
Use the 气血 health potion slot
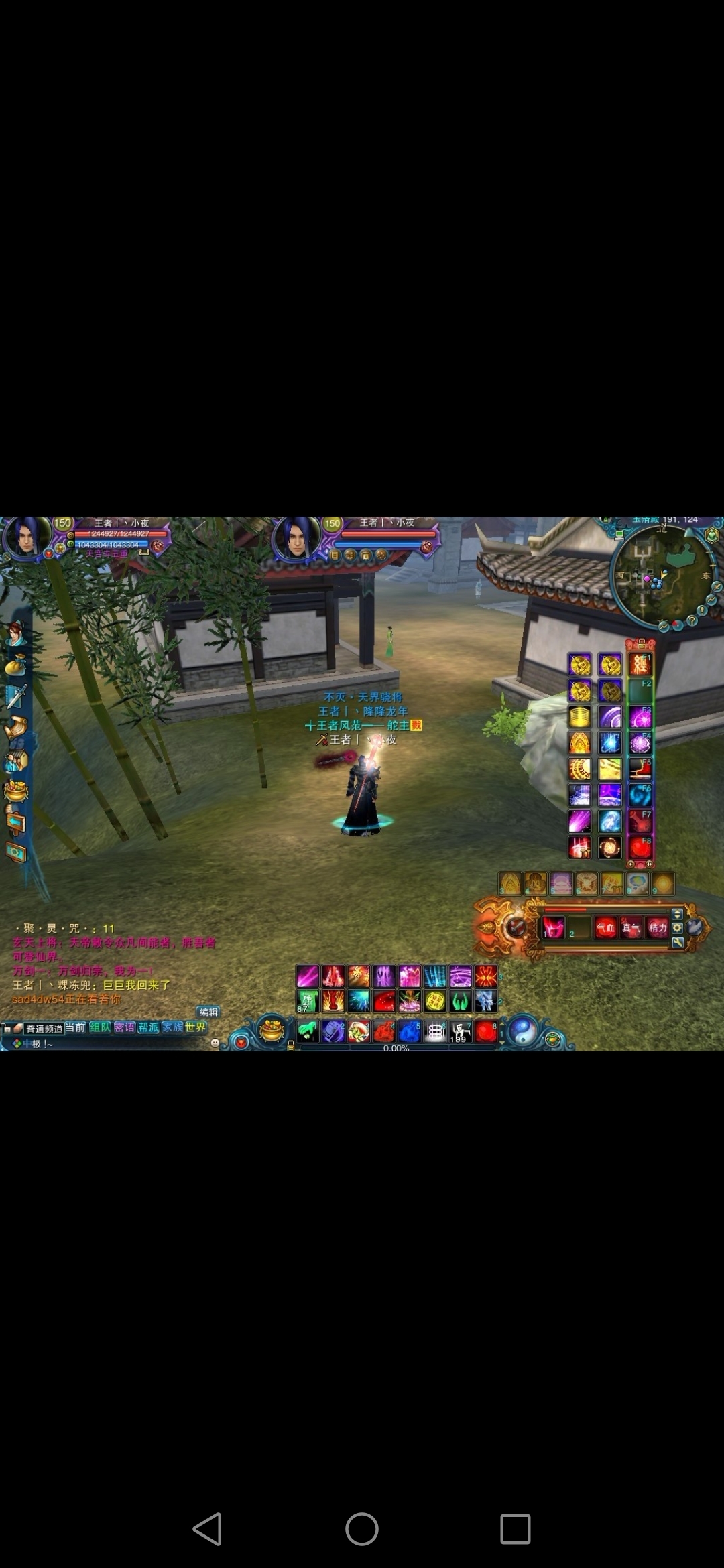point(605,928)
